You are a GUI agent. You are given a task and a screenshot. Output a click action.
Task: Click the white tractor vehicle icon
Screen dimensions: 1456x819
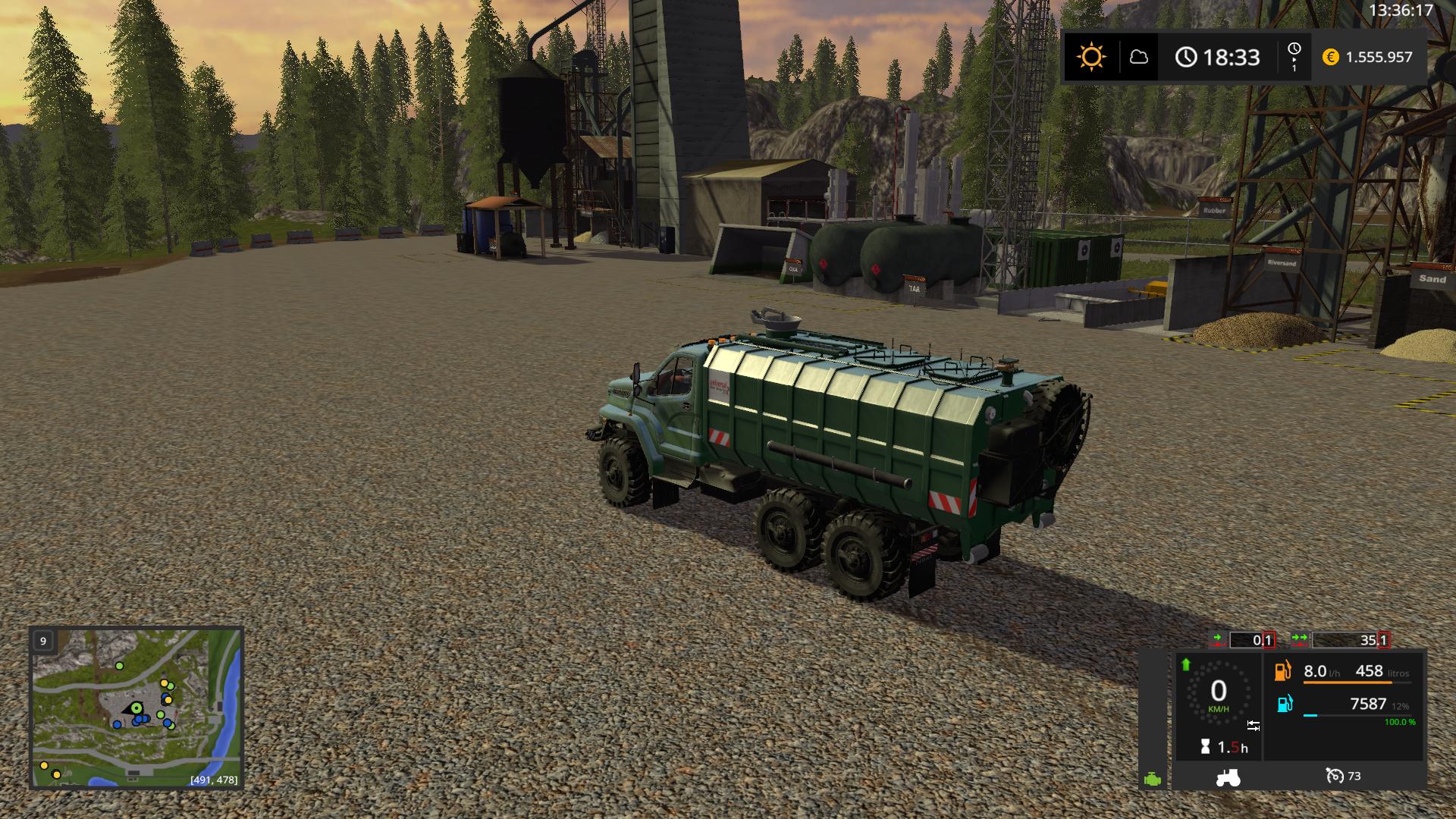1228,777
